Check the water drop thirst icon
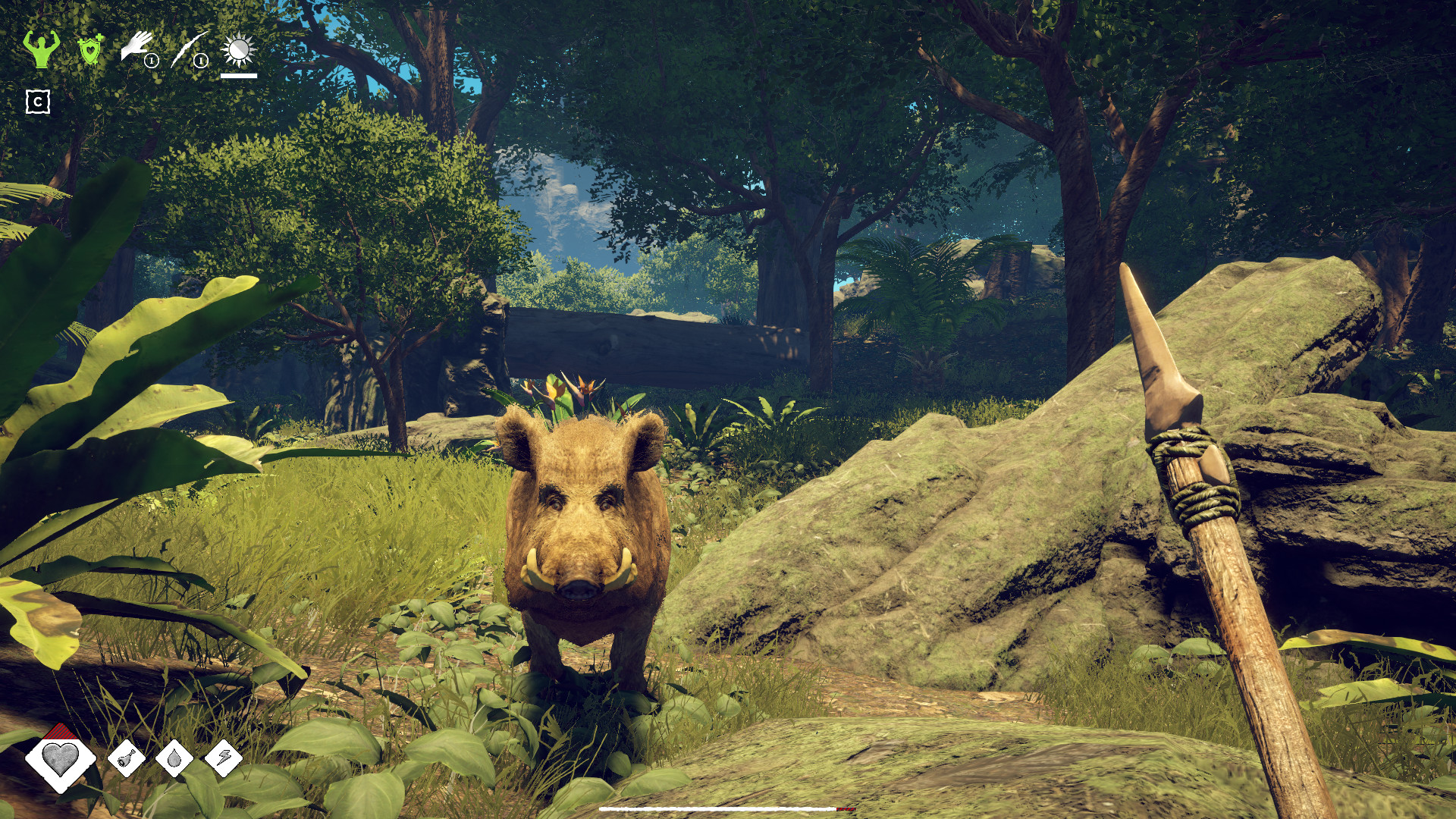1456x819 pixels. (174, 758)
